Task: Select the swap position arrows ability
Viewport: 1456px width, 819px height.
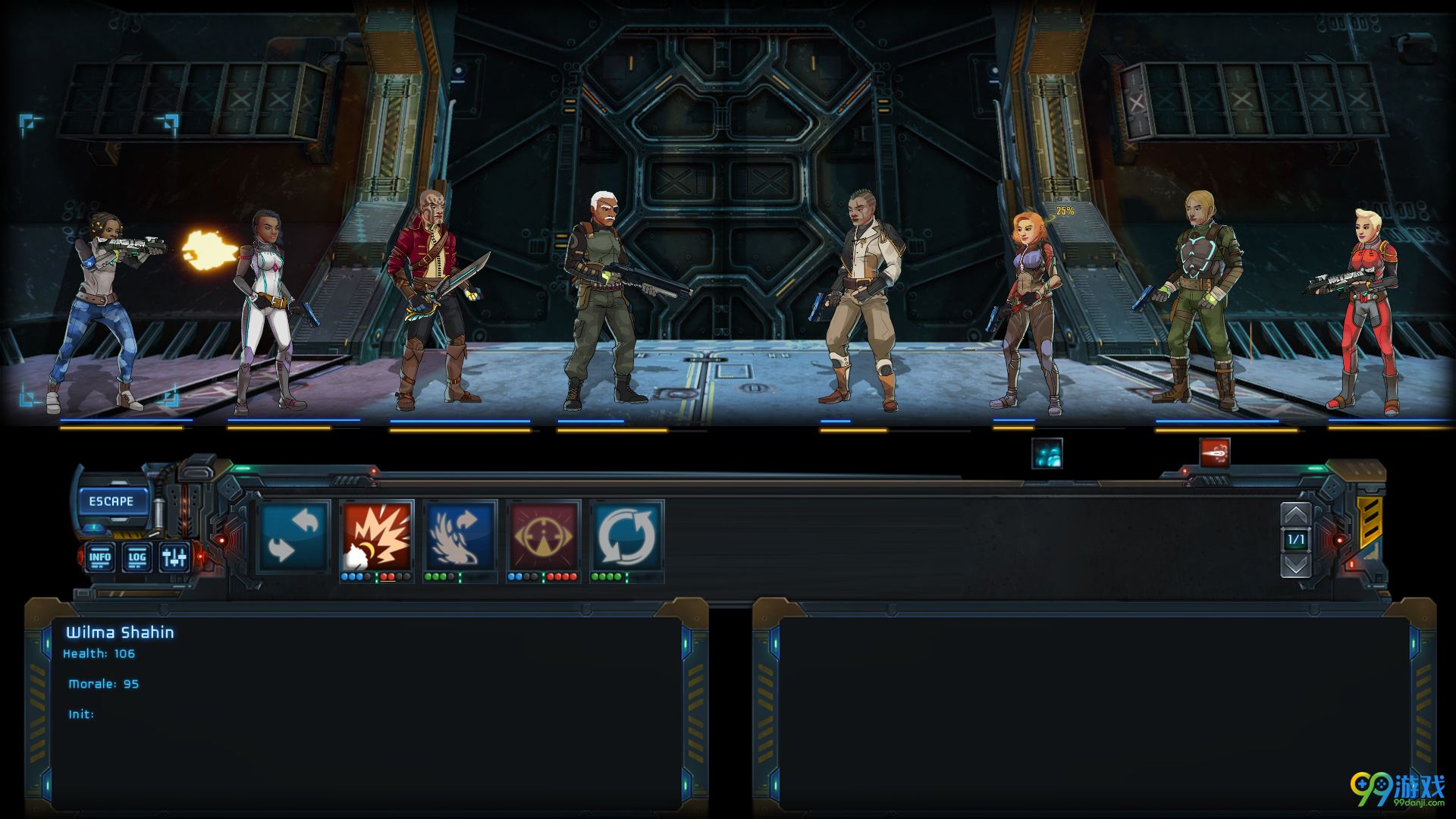Action: pyautogui.click(x=293, y=535)
